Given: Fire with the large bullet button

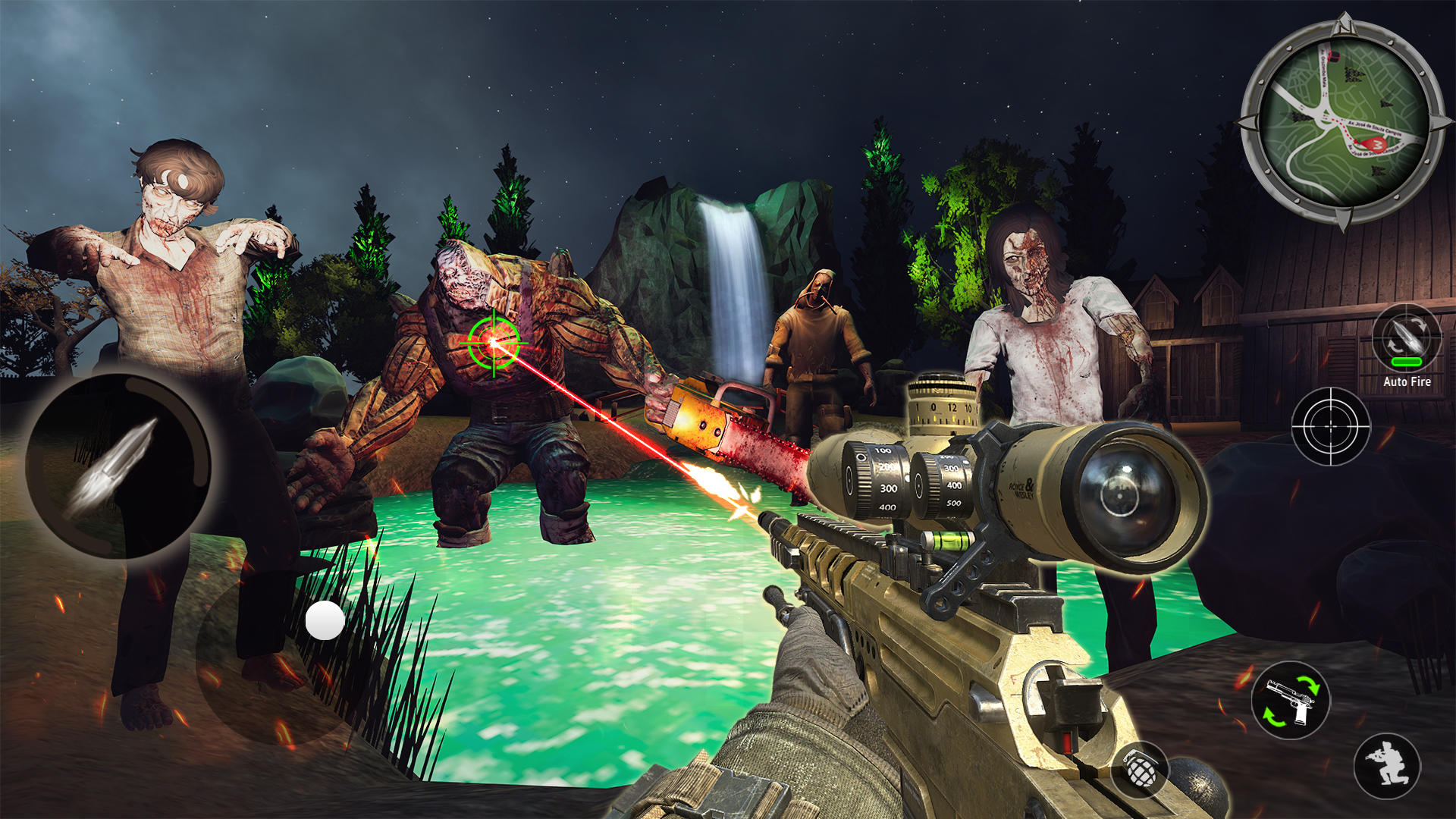Looking at the screenshot, I should [118, 465].
